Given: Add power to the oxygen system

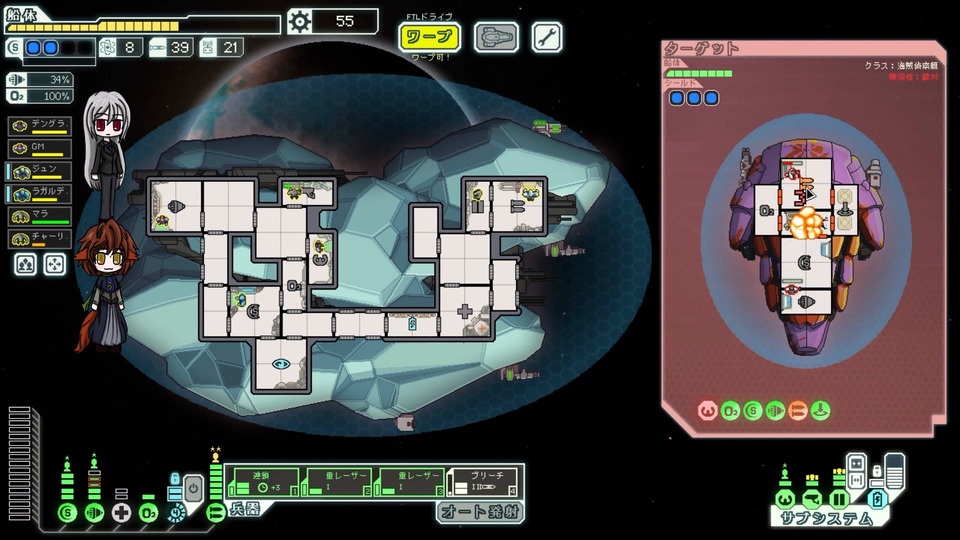Looking at the screenshot, I should click(149, 512).
